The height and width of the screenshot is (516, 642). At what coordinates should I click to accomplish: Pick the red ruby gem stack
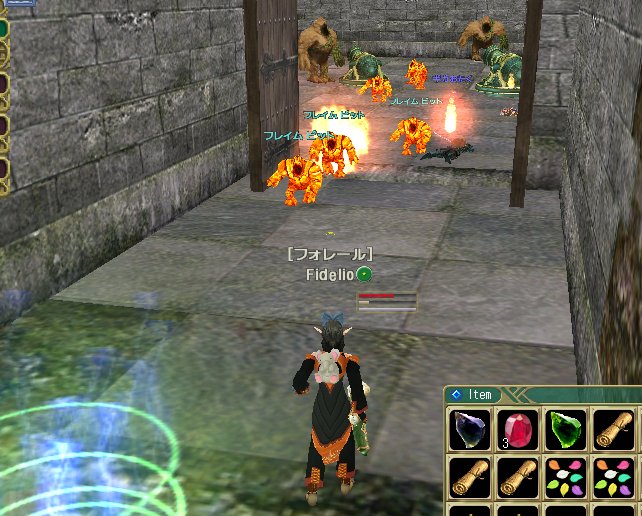pyautogui.click(x=517, y=431)
